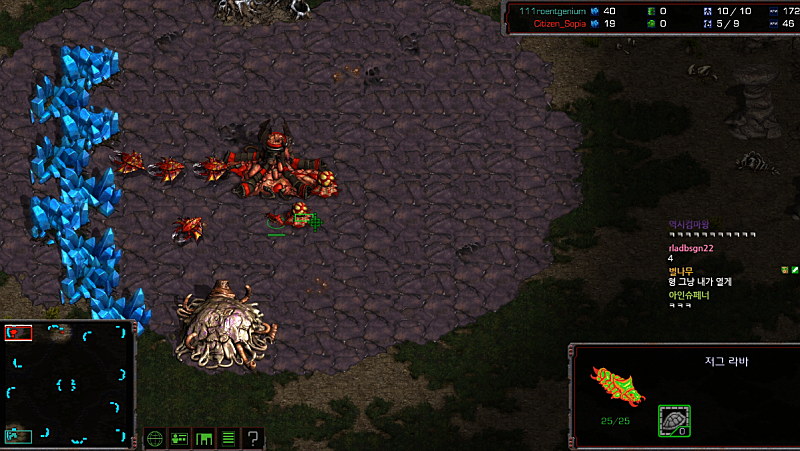Screen dimensions: 800x451
Task: Select the green building-shaped icon button
Action: (205, 438)
